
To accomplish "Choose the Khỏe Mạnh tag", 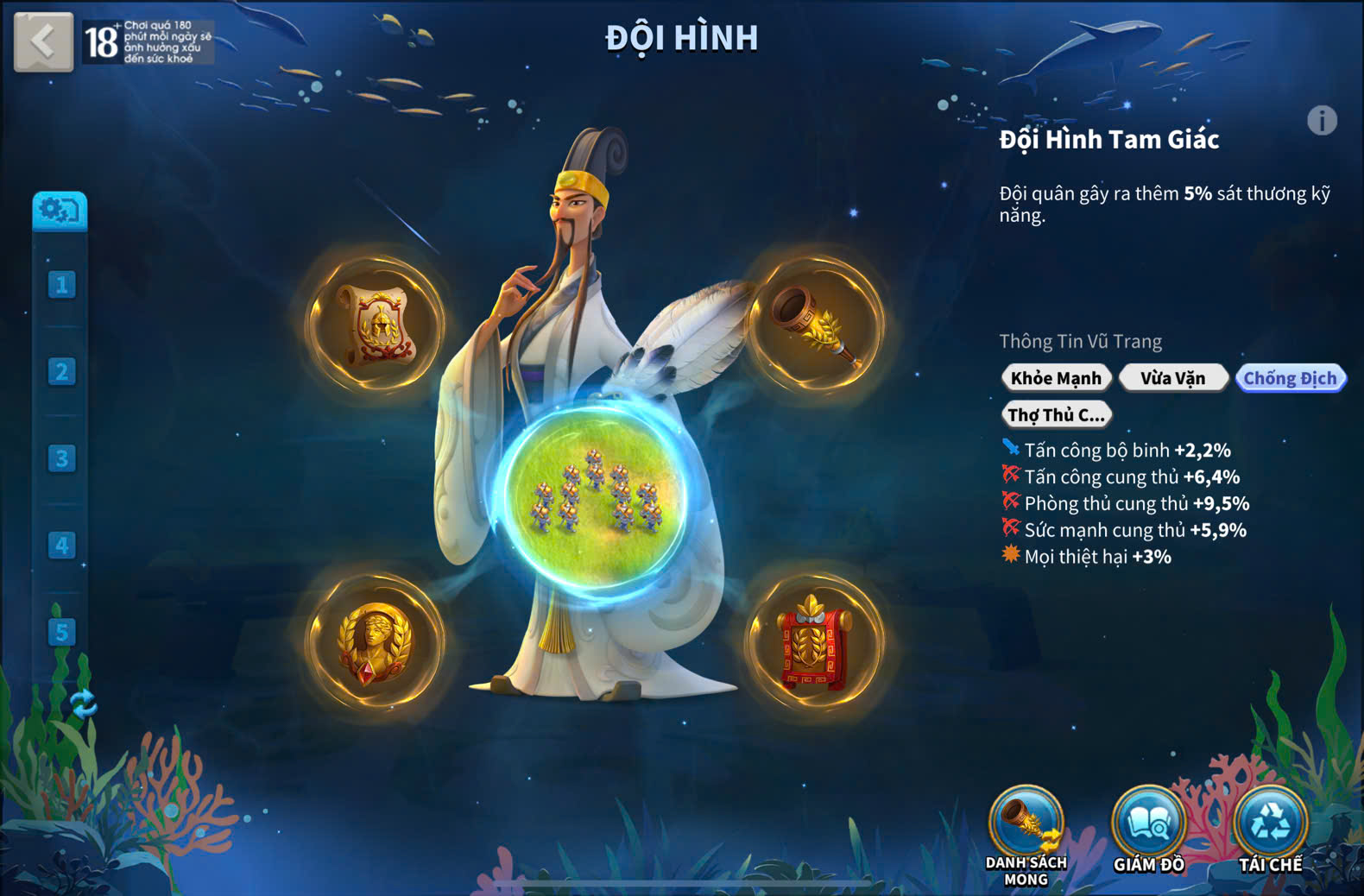I will [1056, 378].
